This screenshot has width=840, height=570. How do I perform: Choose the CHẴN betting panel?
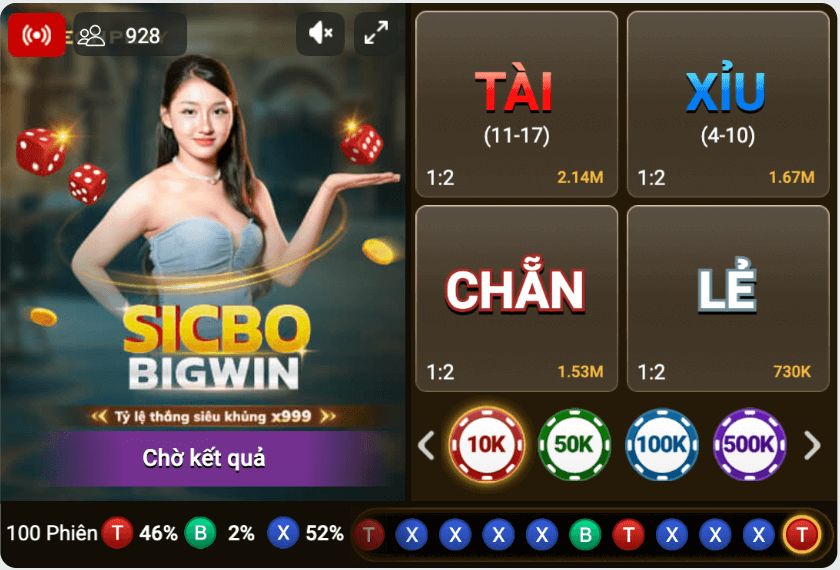click(516, 298)
